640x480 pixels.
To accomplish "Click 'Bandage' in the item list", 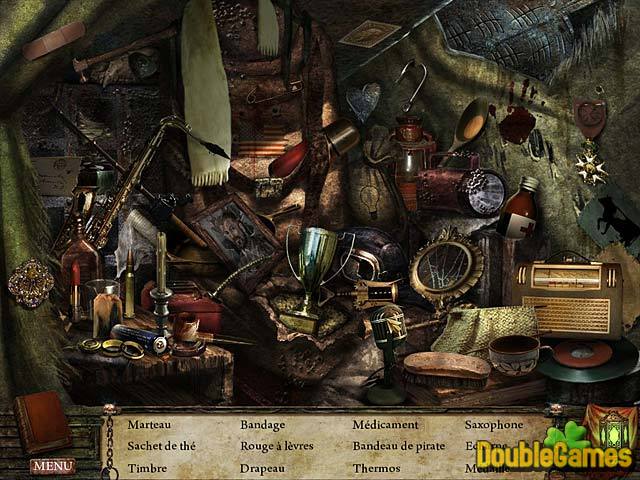I will (263, 424).
